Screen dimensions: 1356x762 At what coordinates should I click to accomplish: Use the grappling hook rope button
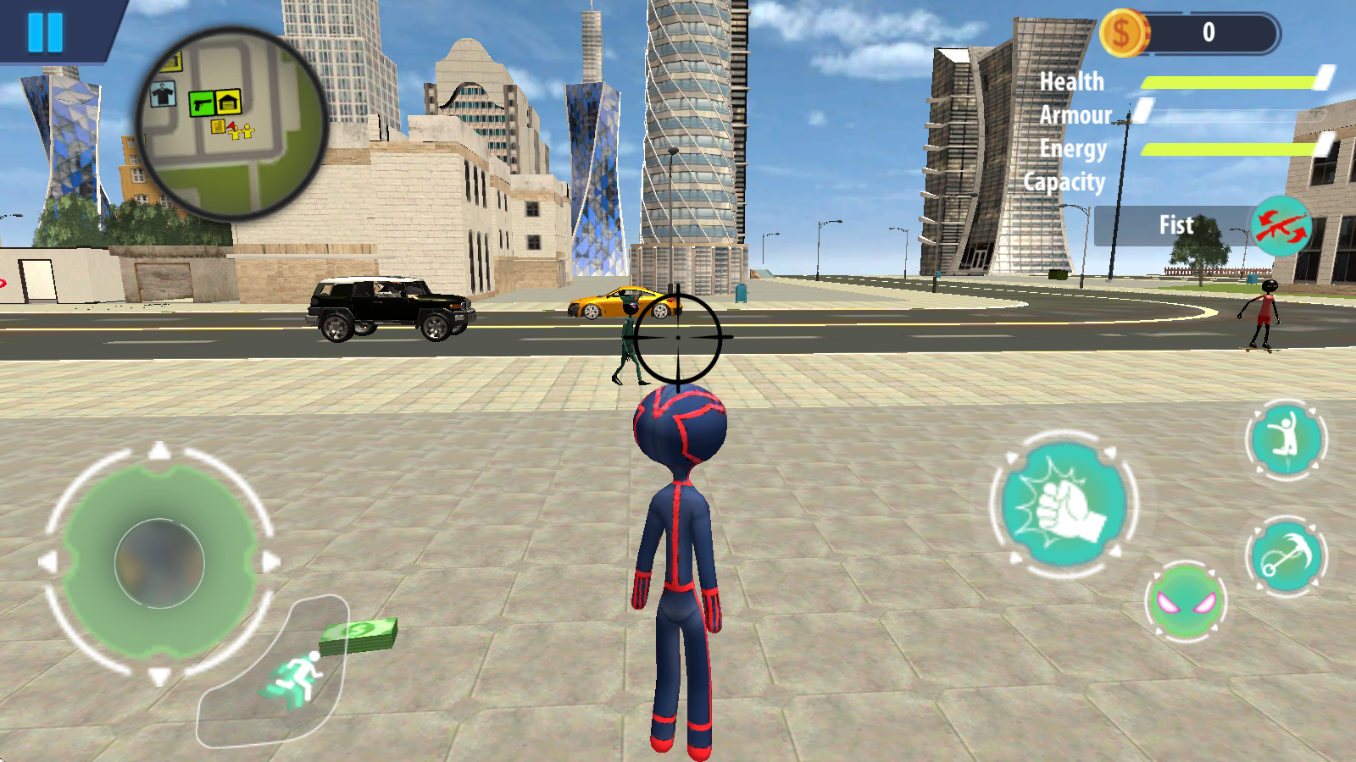coord(1286,557)
